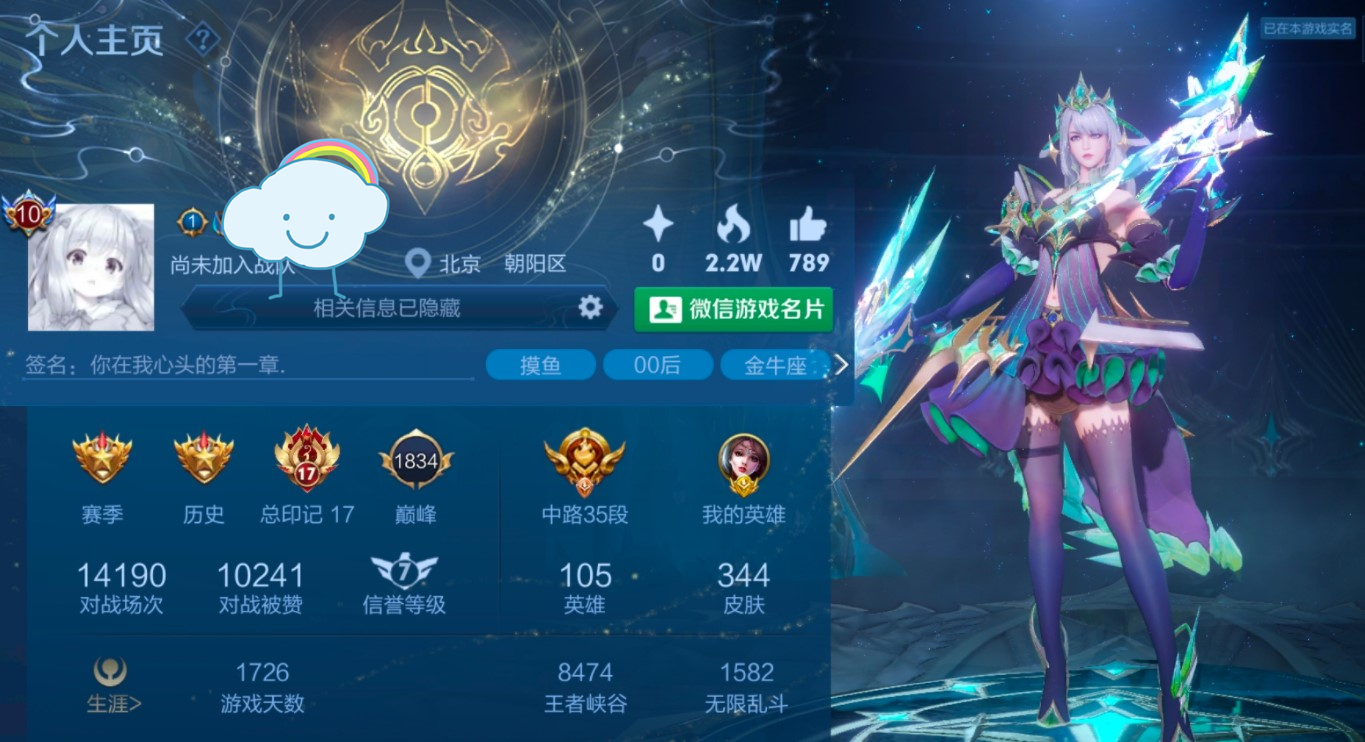Check the 信誉等级 credit badge

404,573
